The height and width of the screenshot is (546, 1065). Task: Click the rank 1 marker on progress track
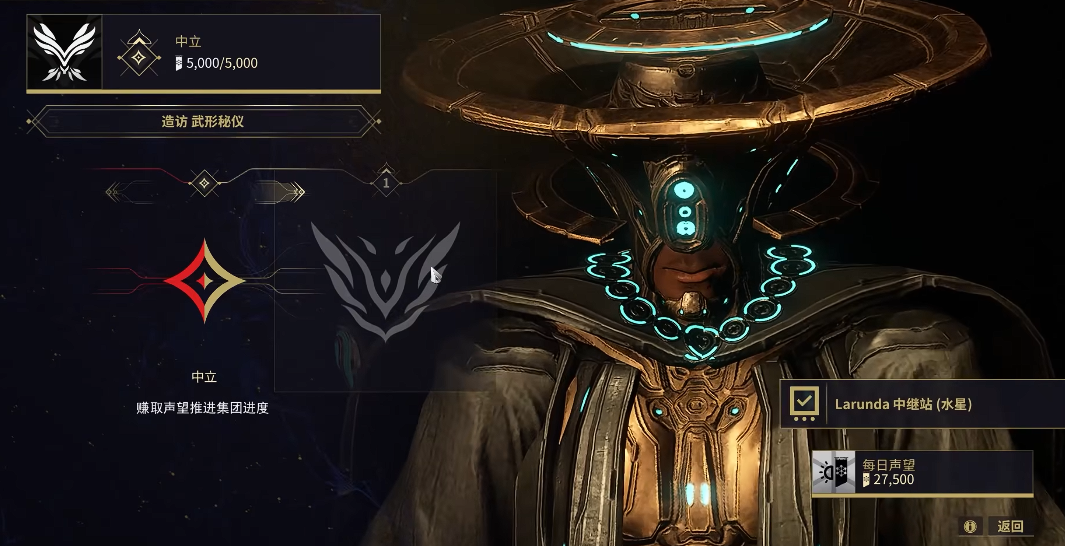click(x=385, y=183)
